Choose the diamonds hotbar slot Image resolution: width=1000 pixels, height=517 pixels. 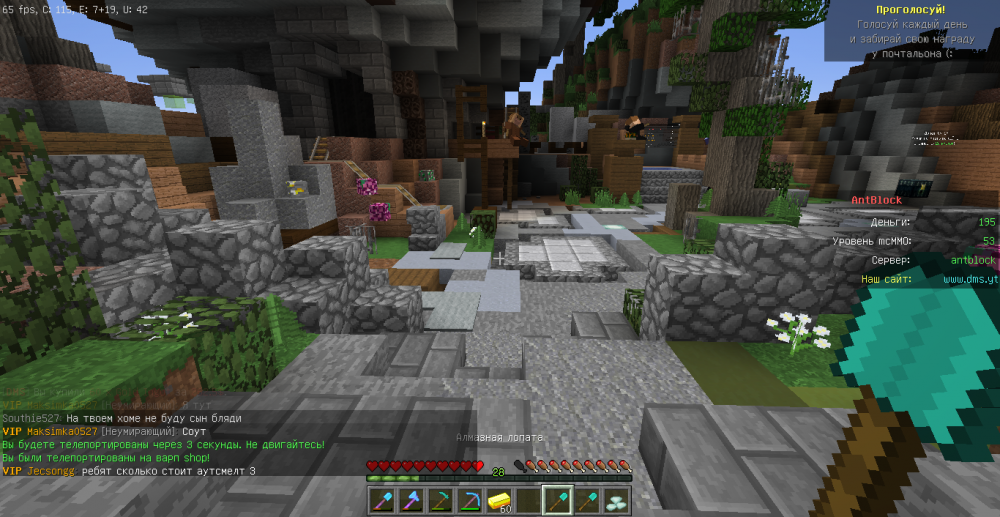click(x=616, y=500)
